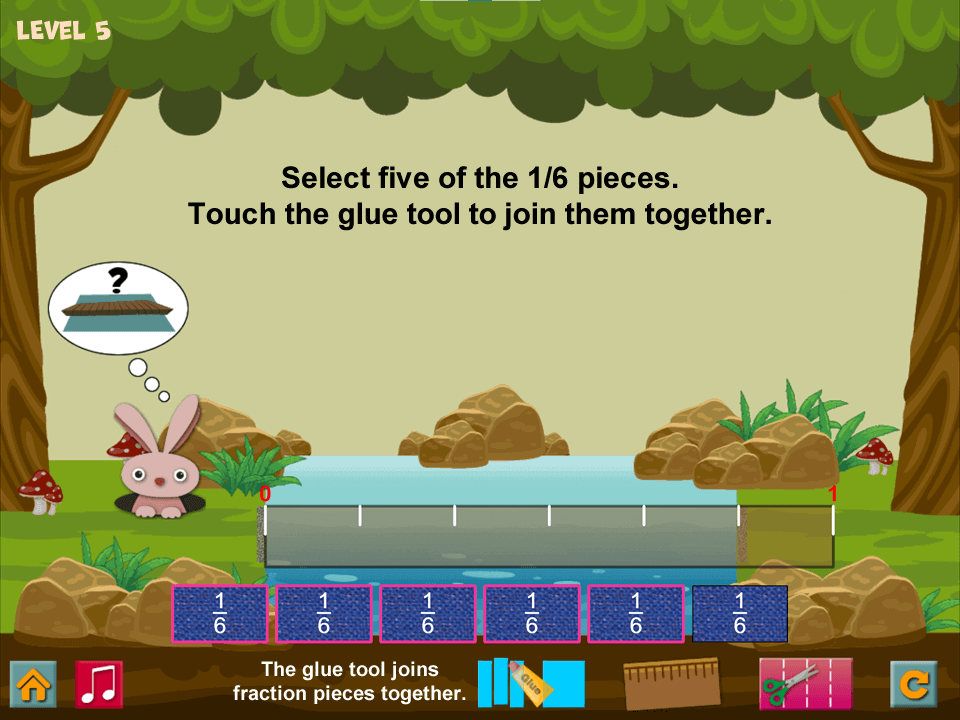Choose the scissors cutting tool
960x720 pixels.
[x=805, y=684]
